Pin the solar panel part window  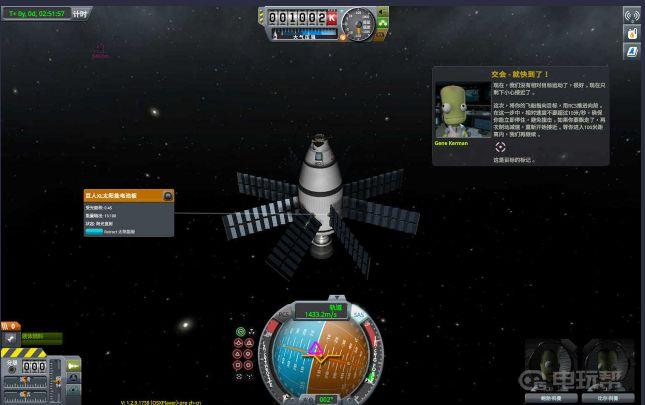coord(167,196)
